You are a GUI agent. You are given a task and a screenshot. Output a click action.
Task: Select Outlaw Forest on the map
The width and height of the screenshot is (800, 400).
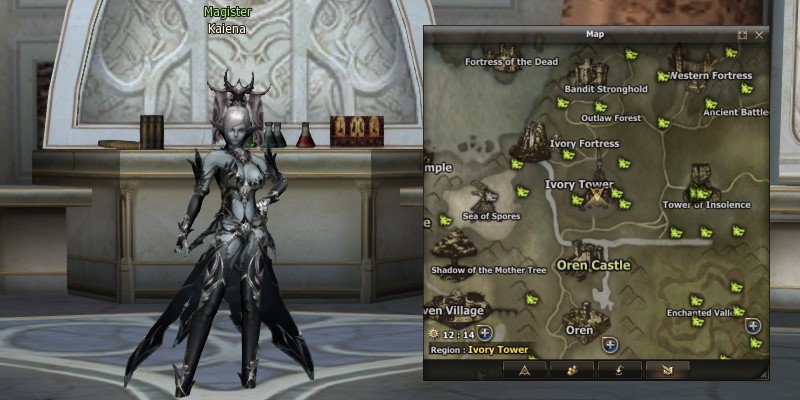coord(610,118)
